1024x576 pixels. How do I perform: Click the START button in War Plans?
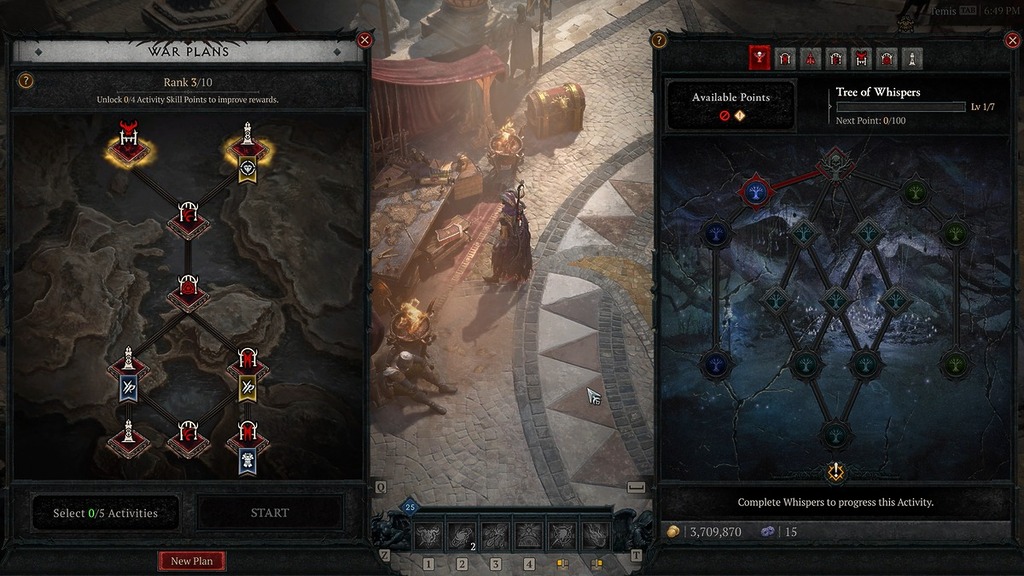(270, 513)
